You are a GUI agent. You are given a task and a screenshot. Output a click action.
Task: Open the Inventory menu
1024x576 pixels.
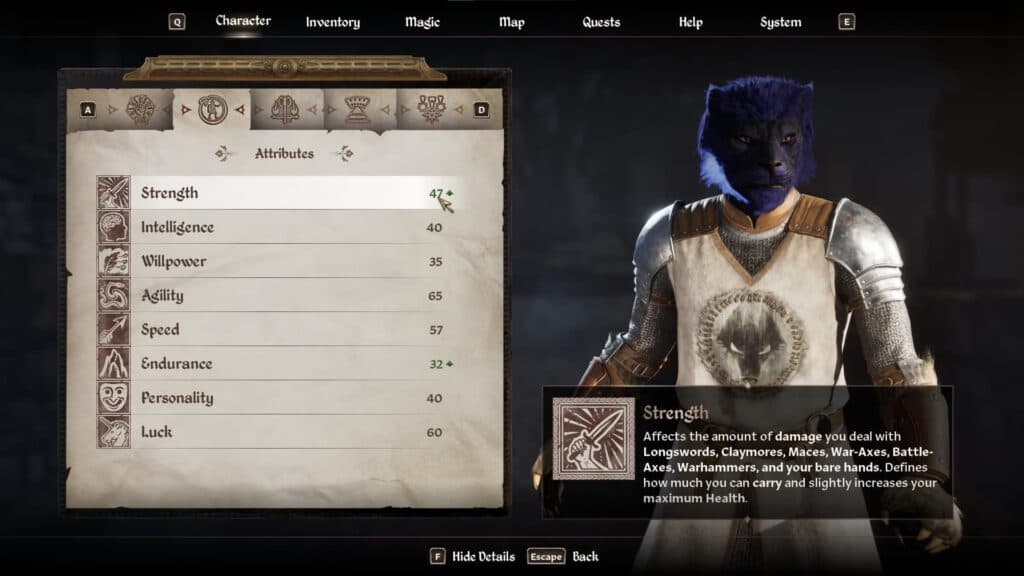(x=332, y=22)
